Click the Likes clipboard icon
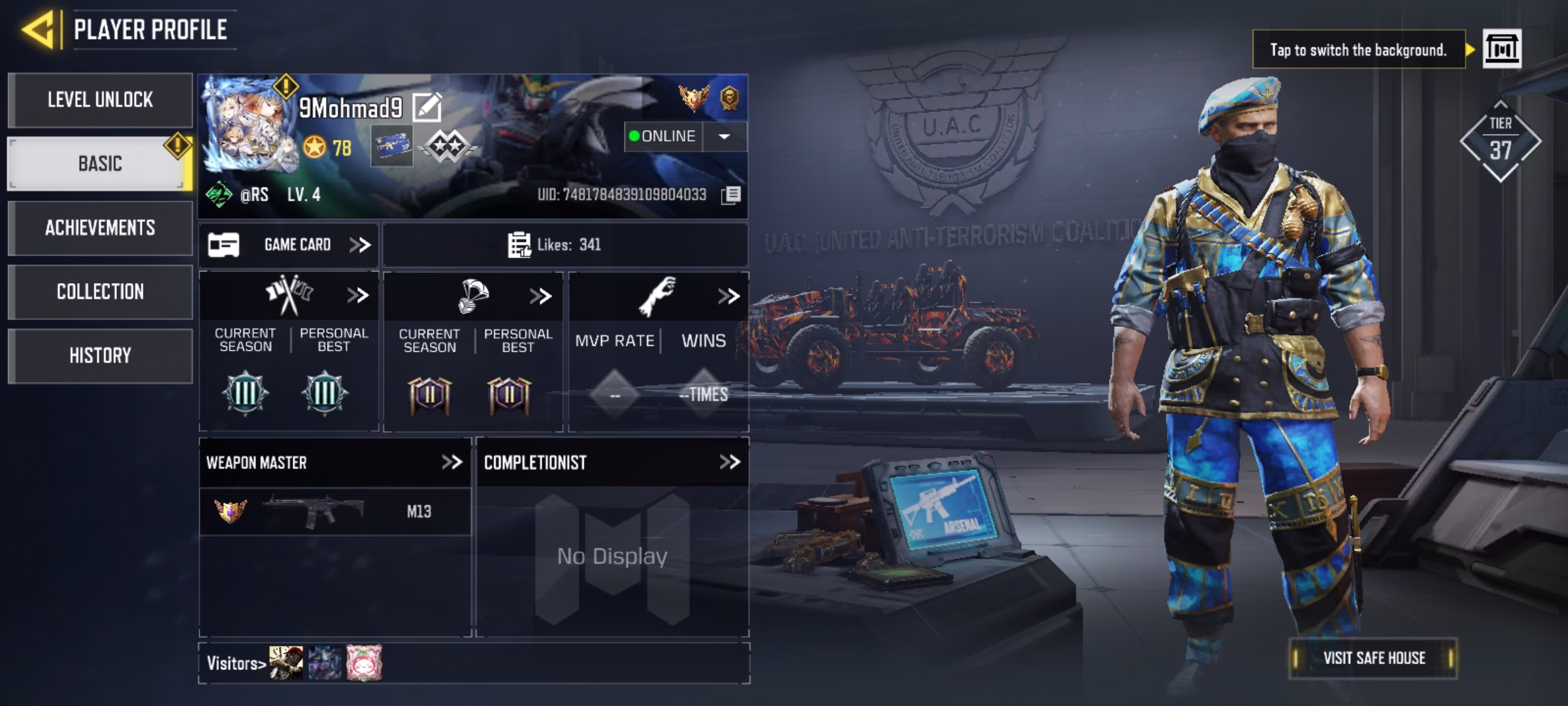1568x706 pixels. pyautogui.click(x=519, y=244)
